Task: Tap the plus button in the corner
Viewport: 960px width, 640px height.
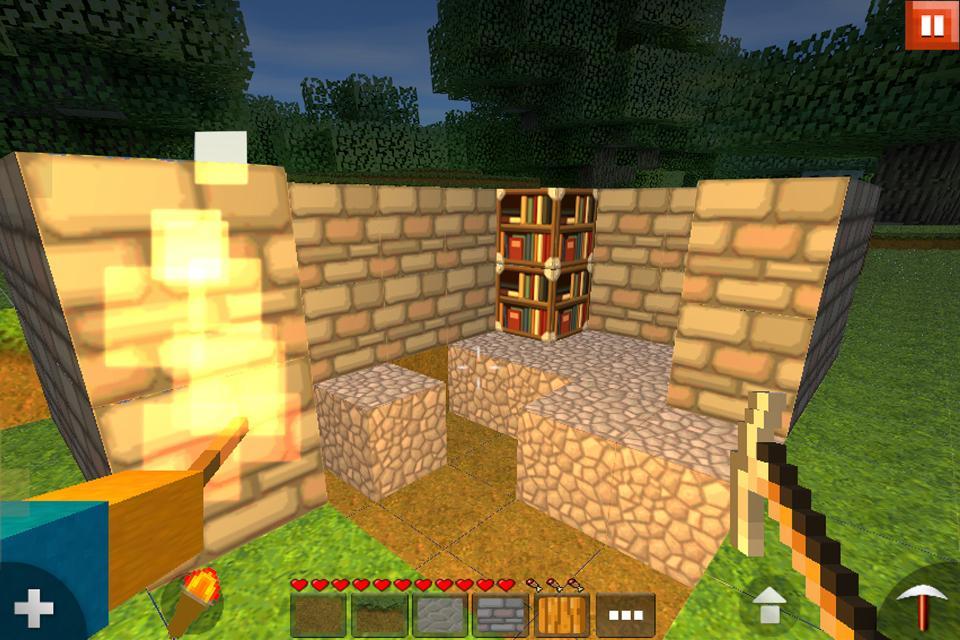Action: (33, 607)
